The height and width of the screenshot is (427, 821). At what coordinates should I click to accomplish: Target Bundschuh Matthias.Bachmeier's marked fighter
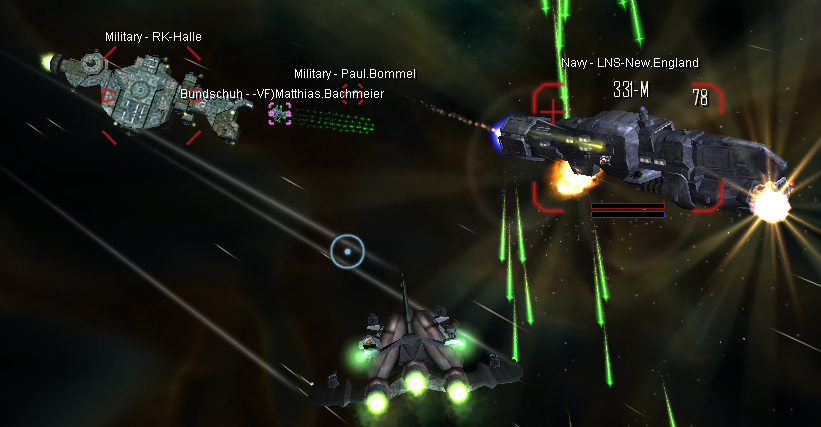click(x=279, y=114)
